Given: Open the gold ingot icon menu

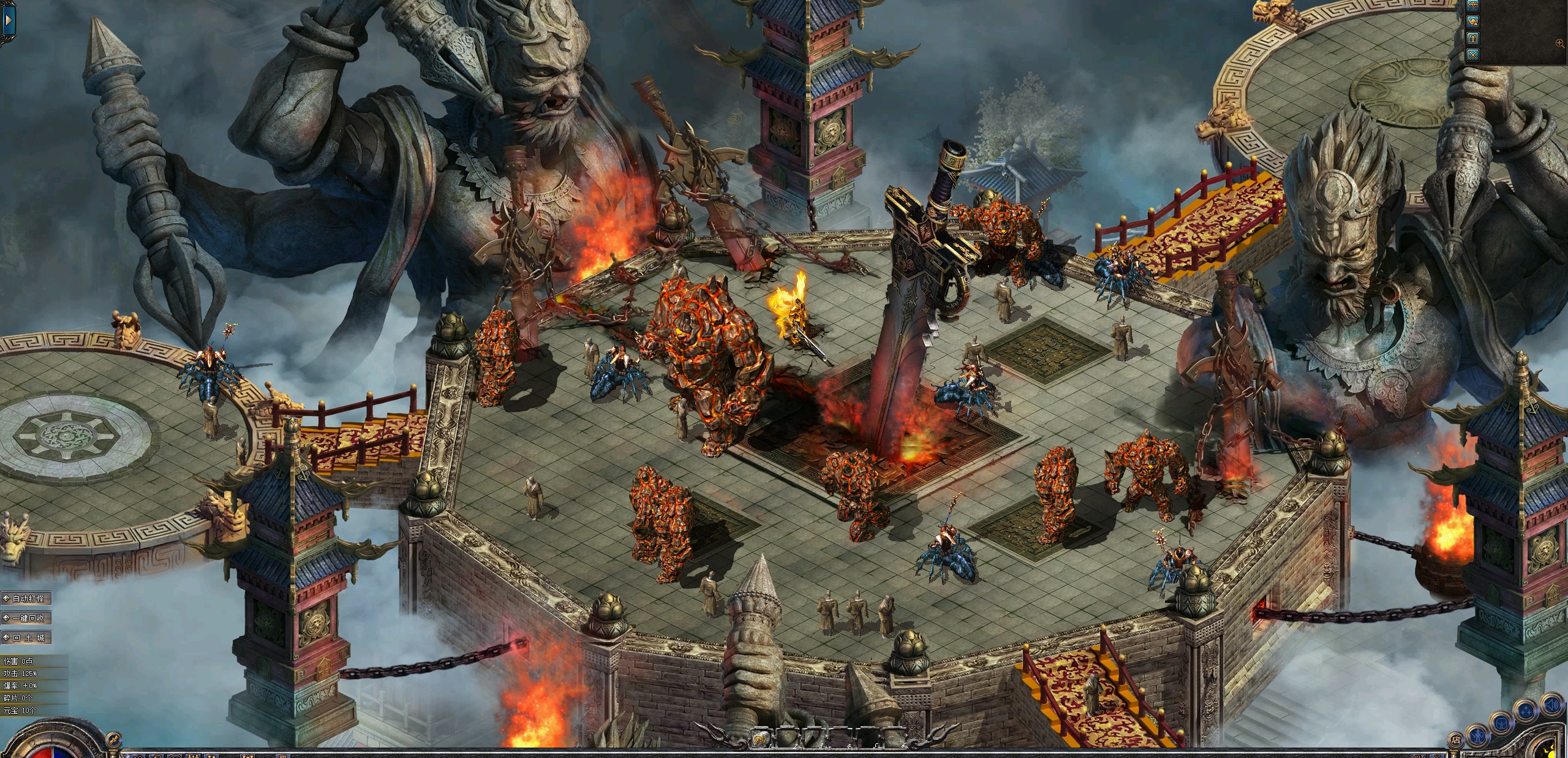Looking at the screenshot, I should coord(1473,21).
